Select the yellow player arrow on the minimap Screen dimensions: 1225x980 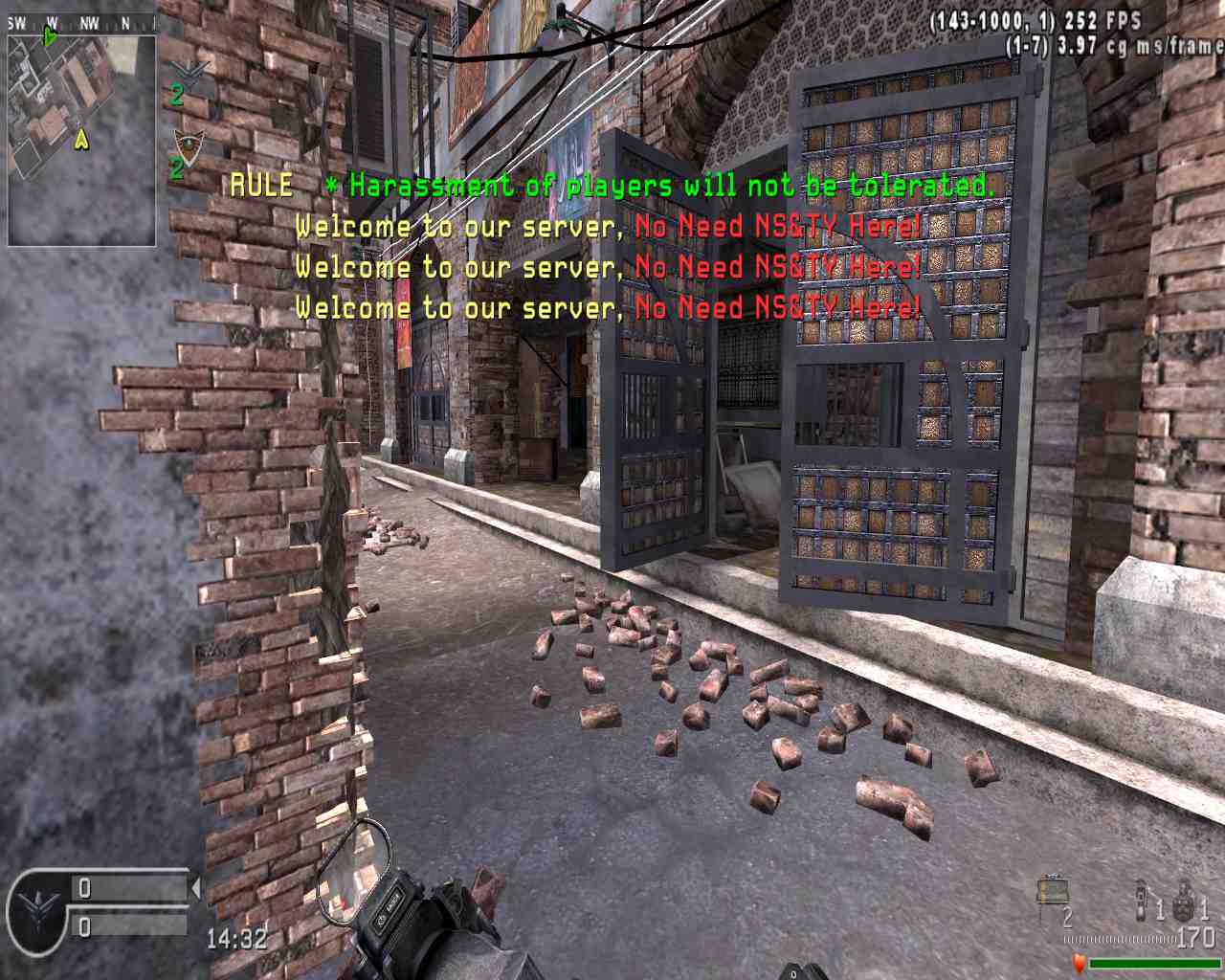pos(82,141)
